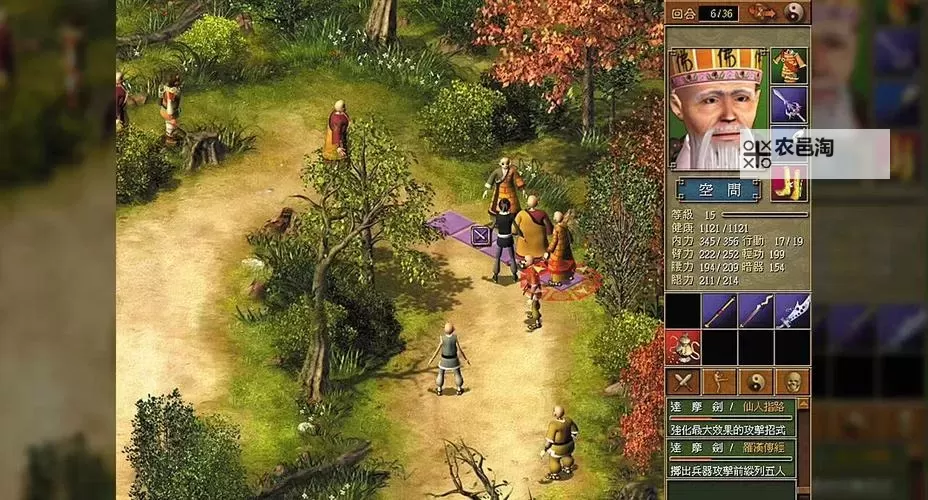The width and height of the screenshot is (928, 500).
Task: Select the incense burner item slot
Action: pyautogui.click(x=683, y=347)
